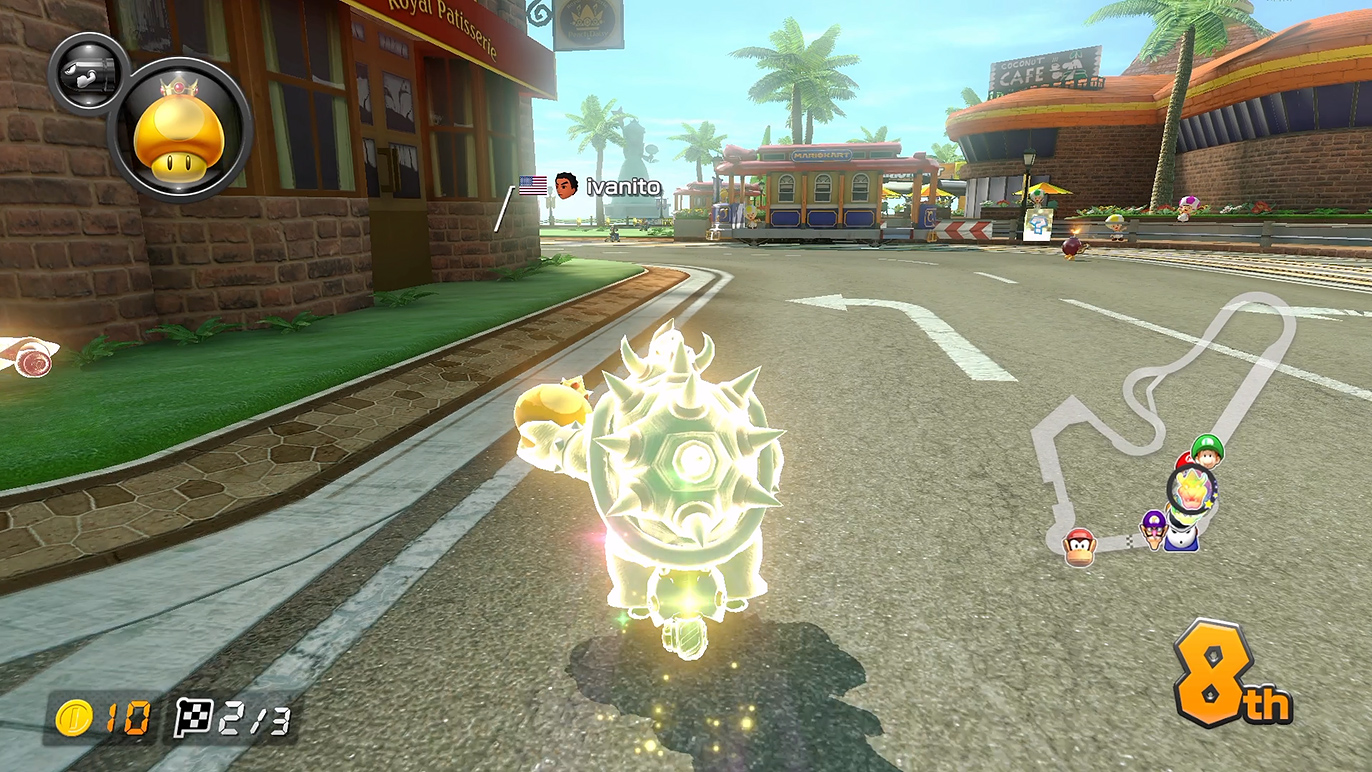Select the Golden Mushroom item slot
Image resolution: width=1372 pixels, height=772 pixels.
coord(180,129)
